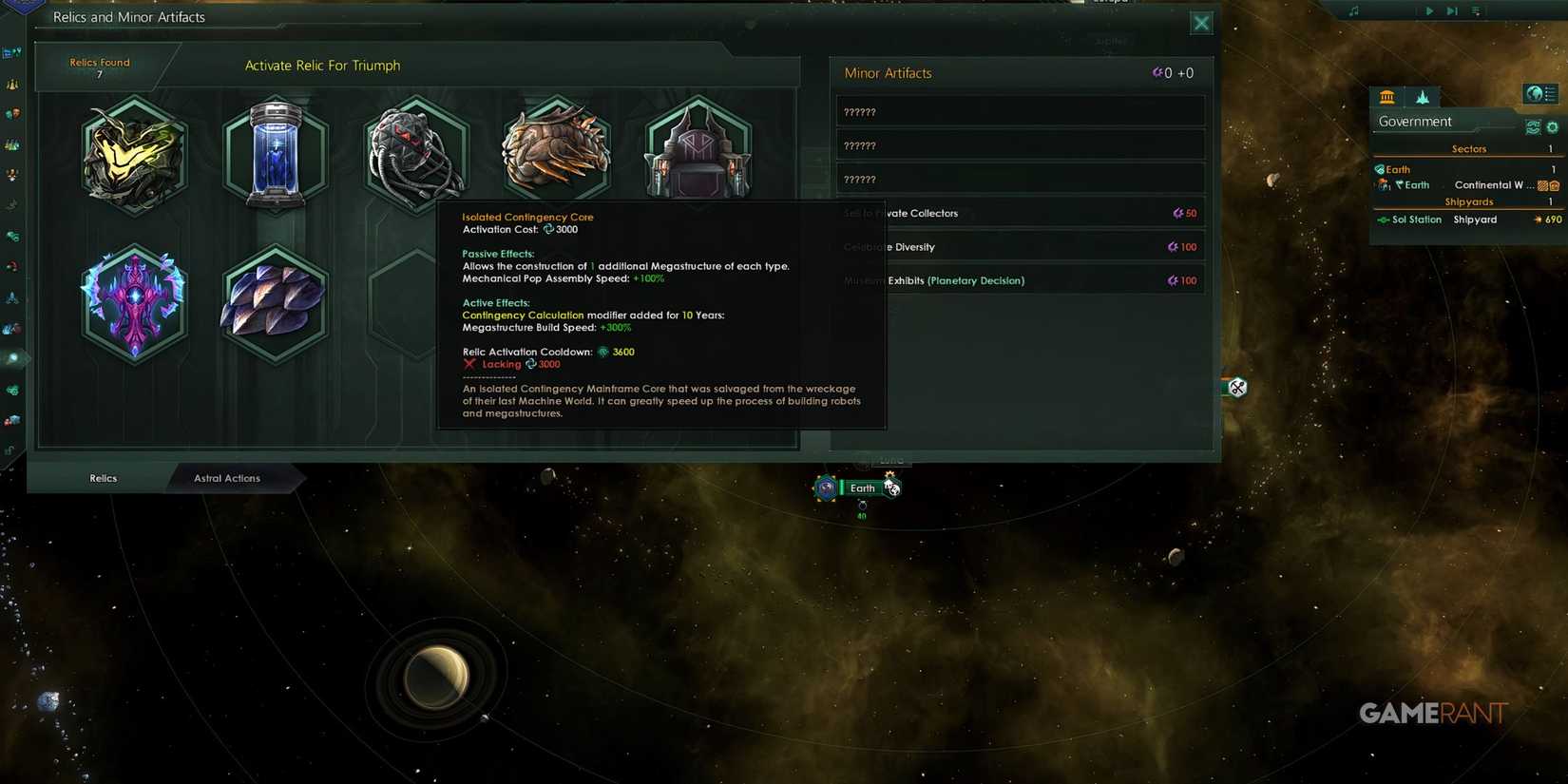1568x784 pixels.
Task: Switch to the Astral Actions tab
Action: [x=225, y=478]
